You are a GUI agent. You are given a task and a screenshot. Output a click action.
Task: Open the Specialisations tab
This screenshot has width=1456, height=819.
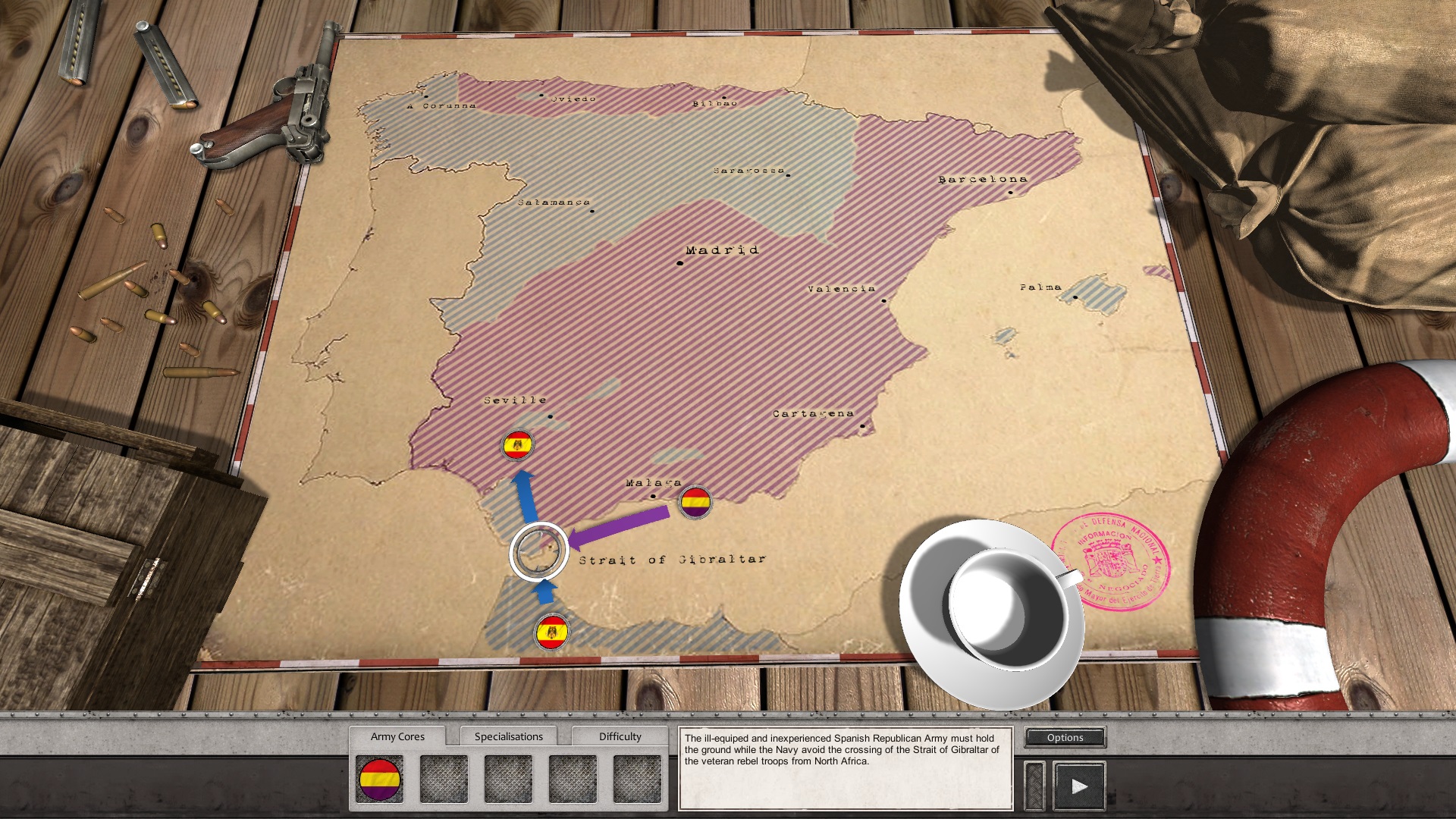click(x=508, y=736)
